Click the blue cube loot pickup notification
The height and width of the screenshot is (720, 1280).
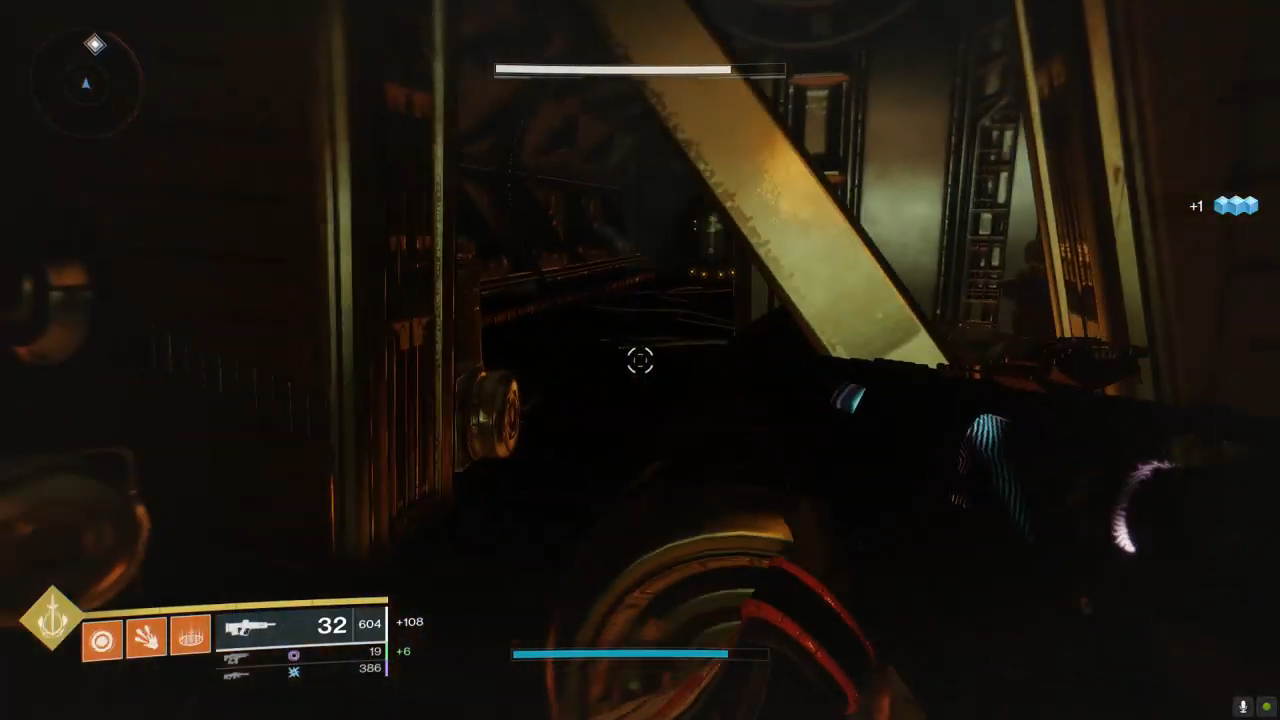tap(1235, 206)
